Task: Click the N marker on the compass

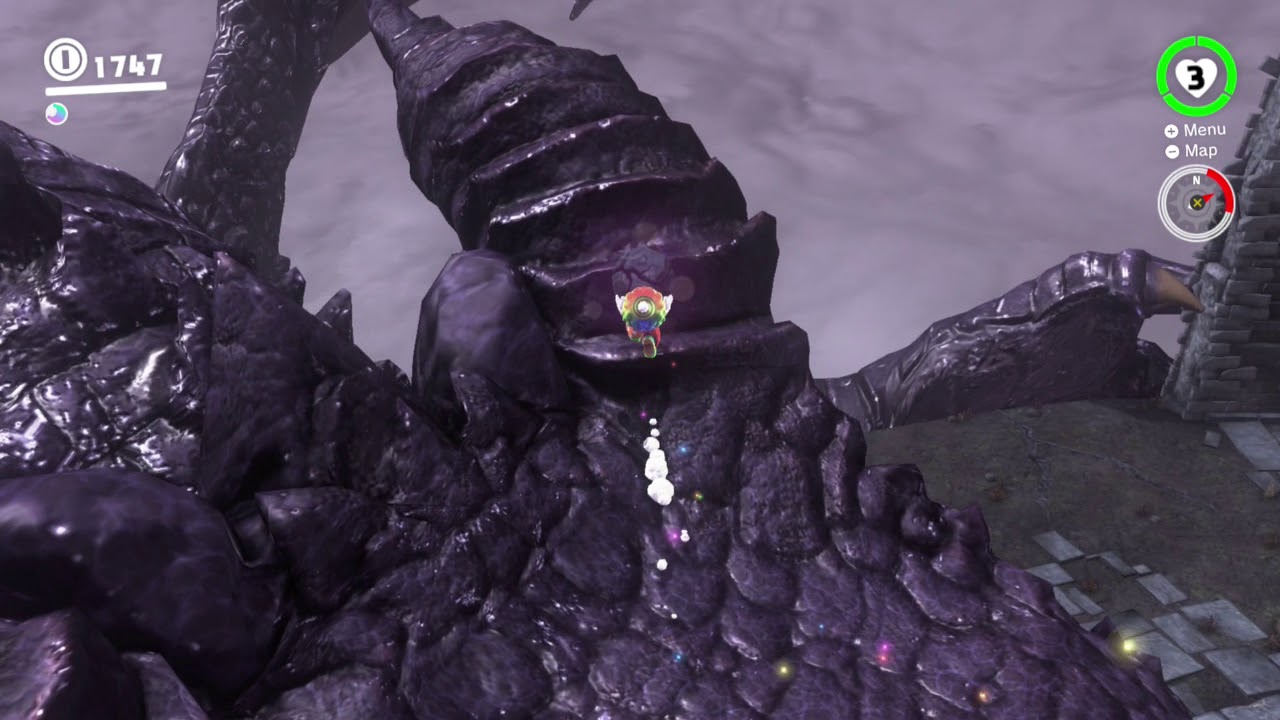Action: tap(1195, 181)
